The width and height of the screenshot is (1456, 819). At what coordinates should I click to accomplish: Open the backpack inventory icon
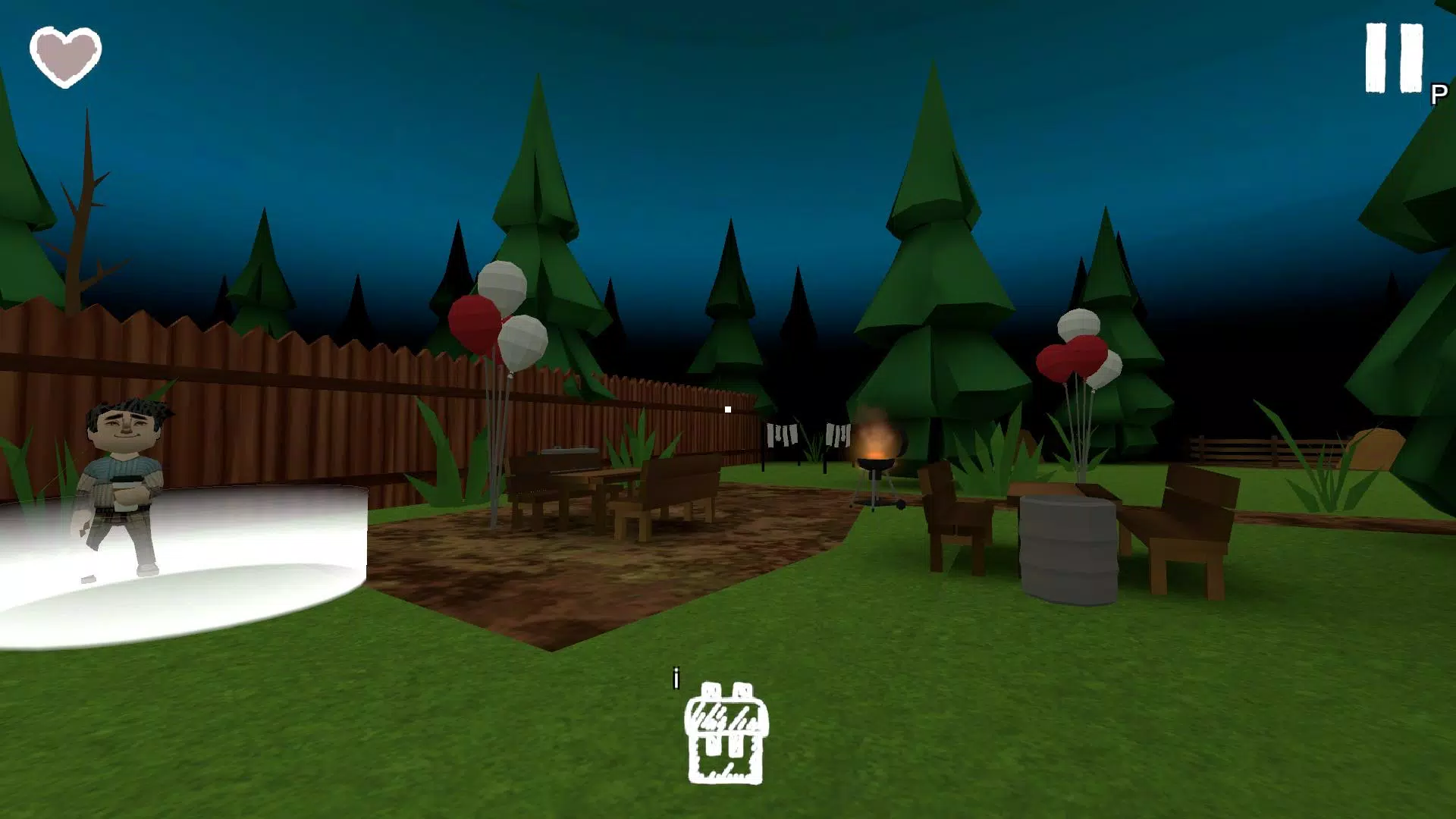pyautogui.click(x=726, y=733)
